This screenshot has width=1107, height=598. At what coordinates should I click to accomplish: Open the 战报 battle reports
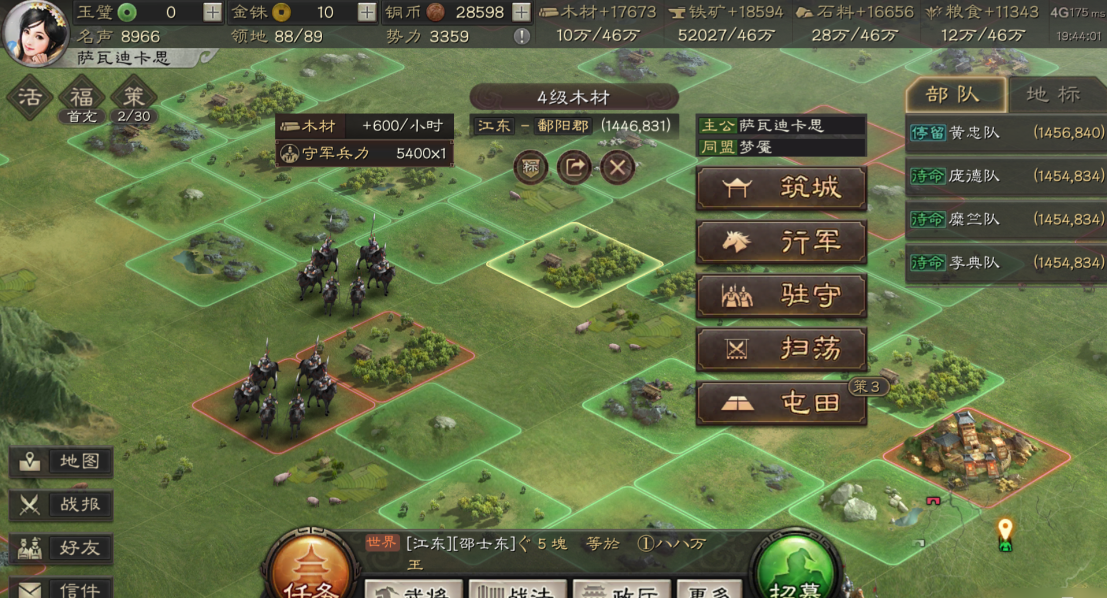62,505
